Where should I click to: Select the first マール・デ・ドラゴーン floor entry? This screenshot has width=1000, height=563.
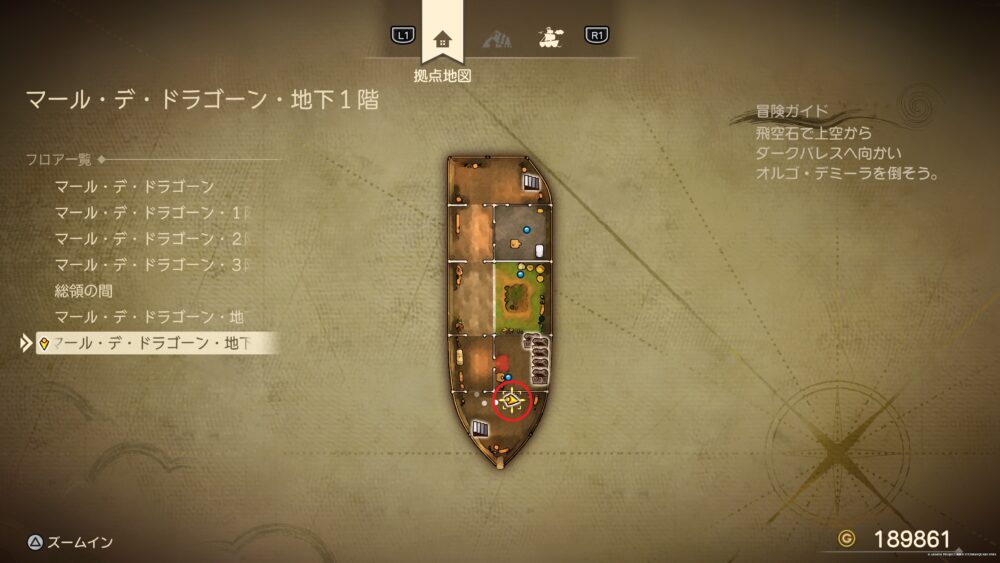[134, 187]
